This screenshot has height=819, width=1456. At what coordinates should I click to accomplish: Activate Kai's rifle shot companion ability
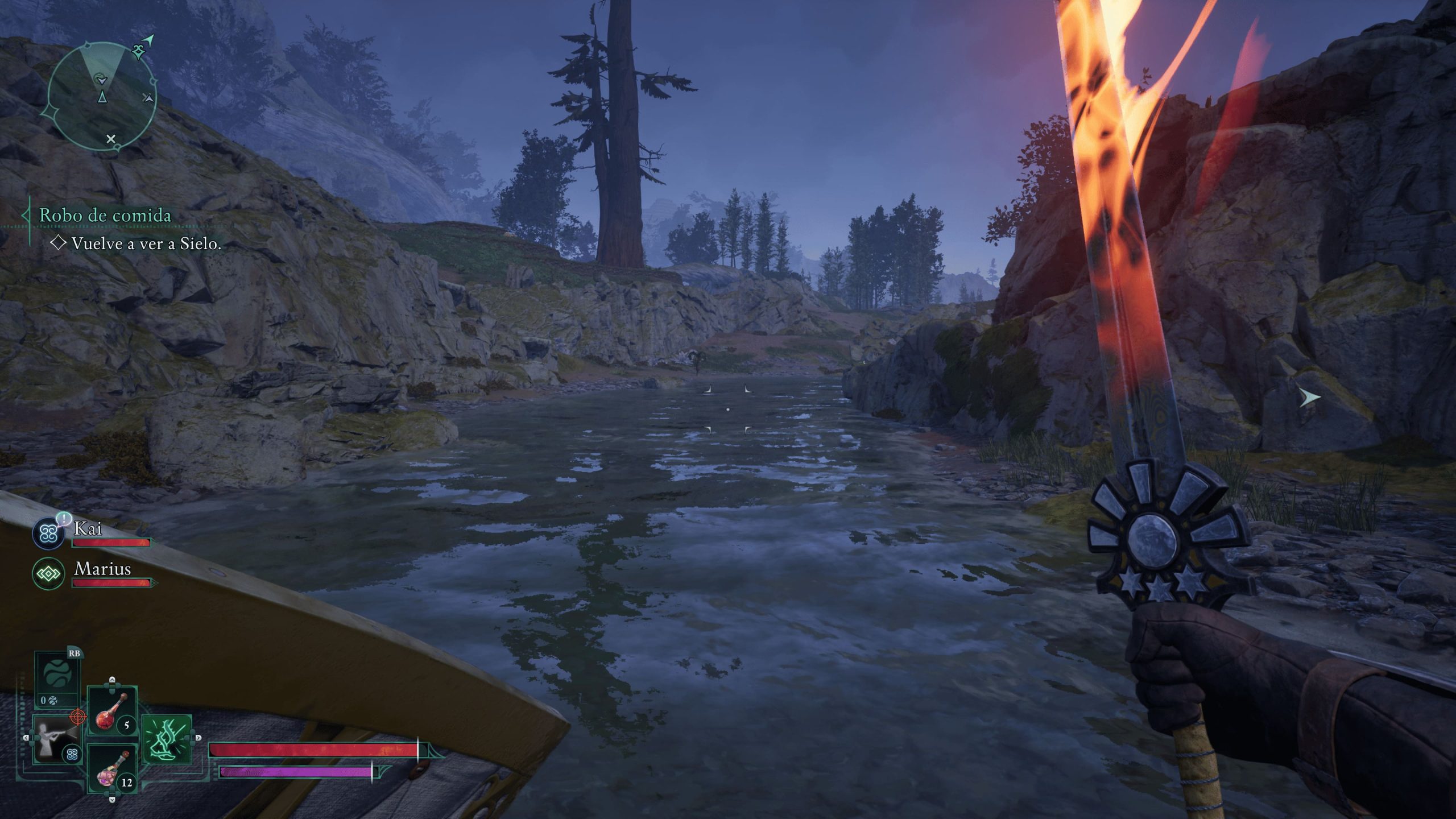56,739
